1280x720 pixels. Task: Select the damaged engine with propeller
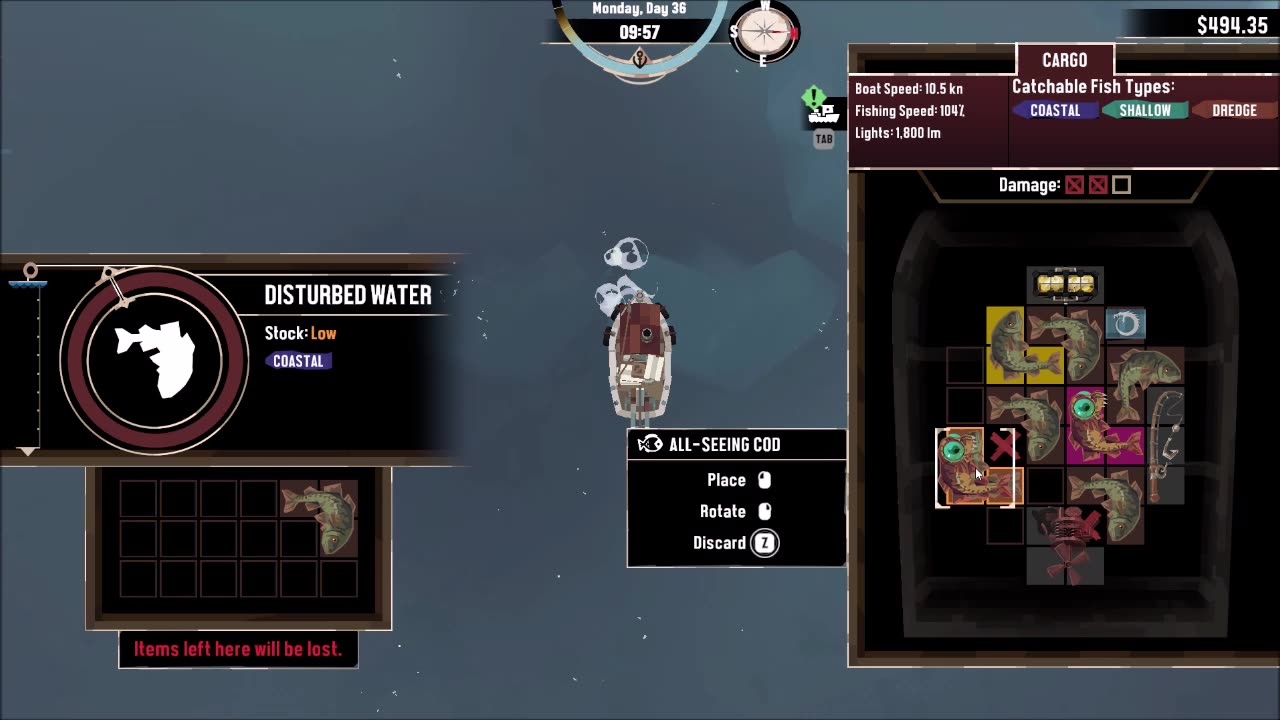coord(1064,543)
